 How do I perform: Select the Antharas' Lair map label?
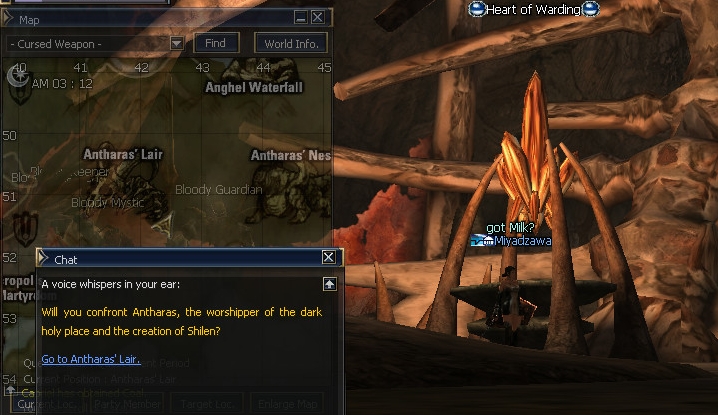click(123, 155)
